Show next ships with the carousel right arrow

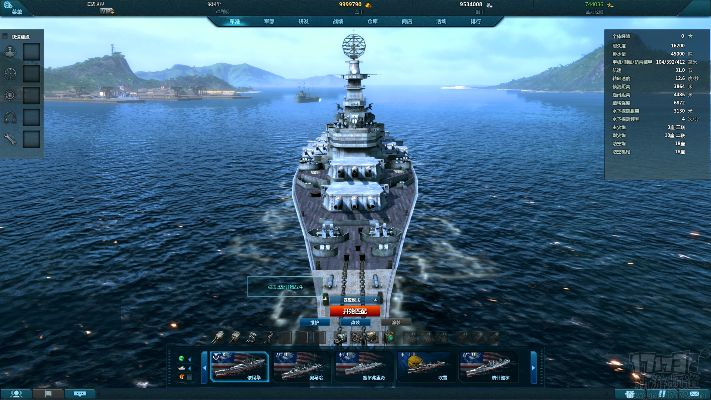coord(533,367)
